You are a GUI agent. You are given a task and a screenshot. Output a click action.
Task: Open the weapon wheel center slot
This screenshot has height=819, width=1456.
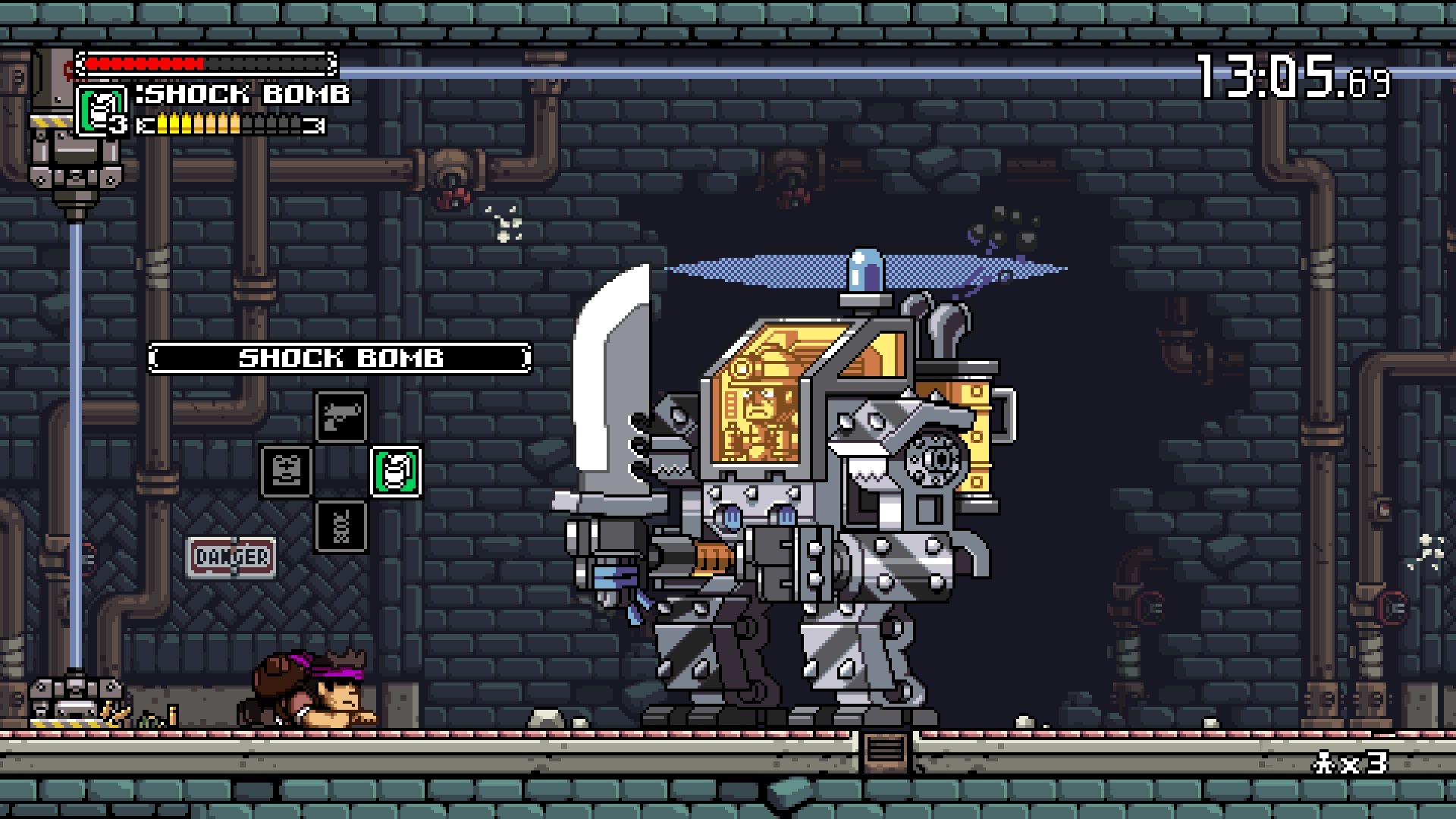tap(340, 470)
